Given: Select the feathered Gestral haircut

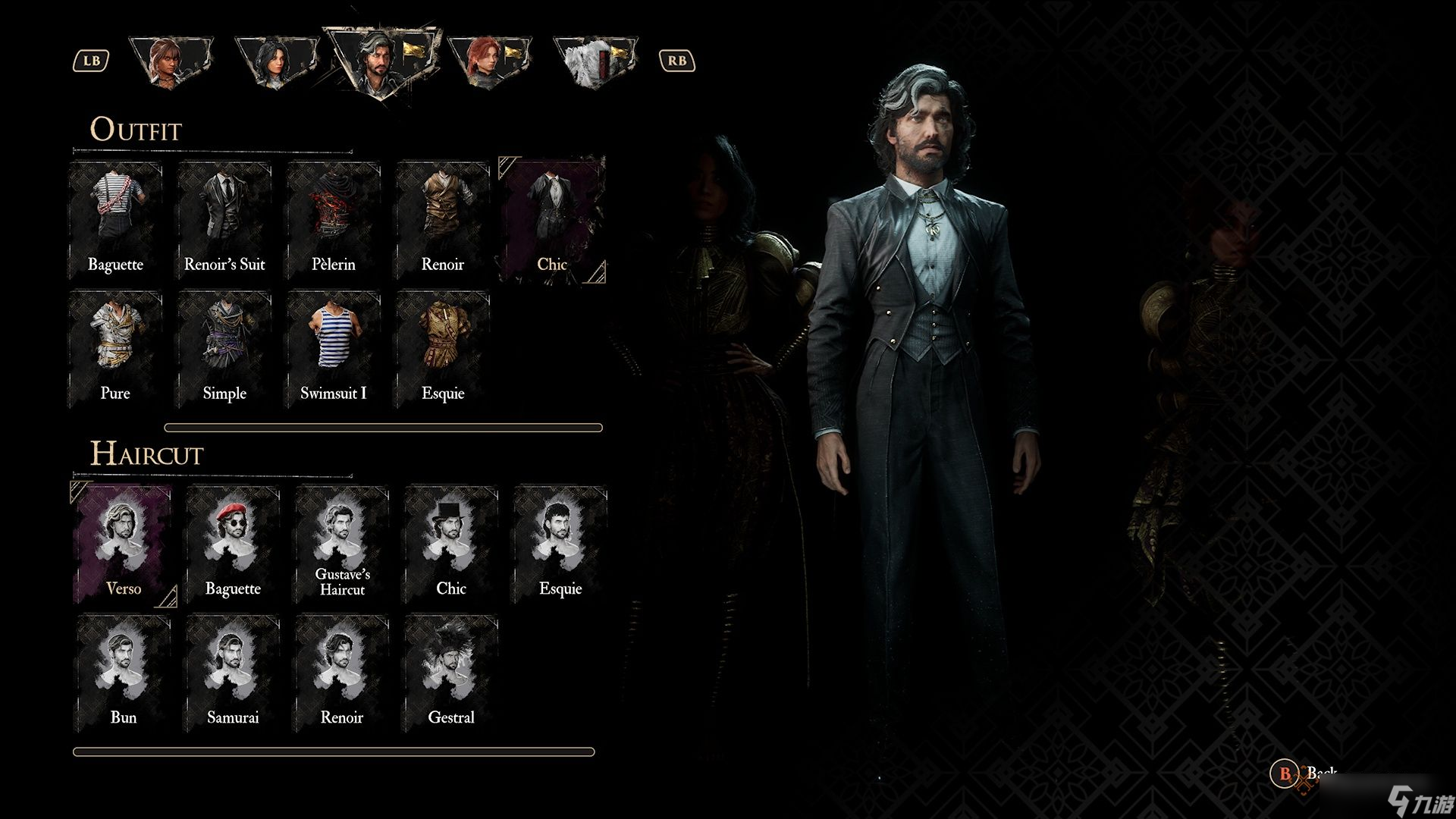Looking at the screenshot, I should pos(451,672).
